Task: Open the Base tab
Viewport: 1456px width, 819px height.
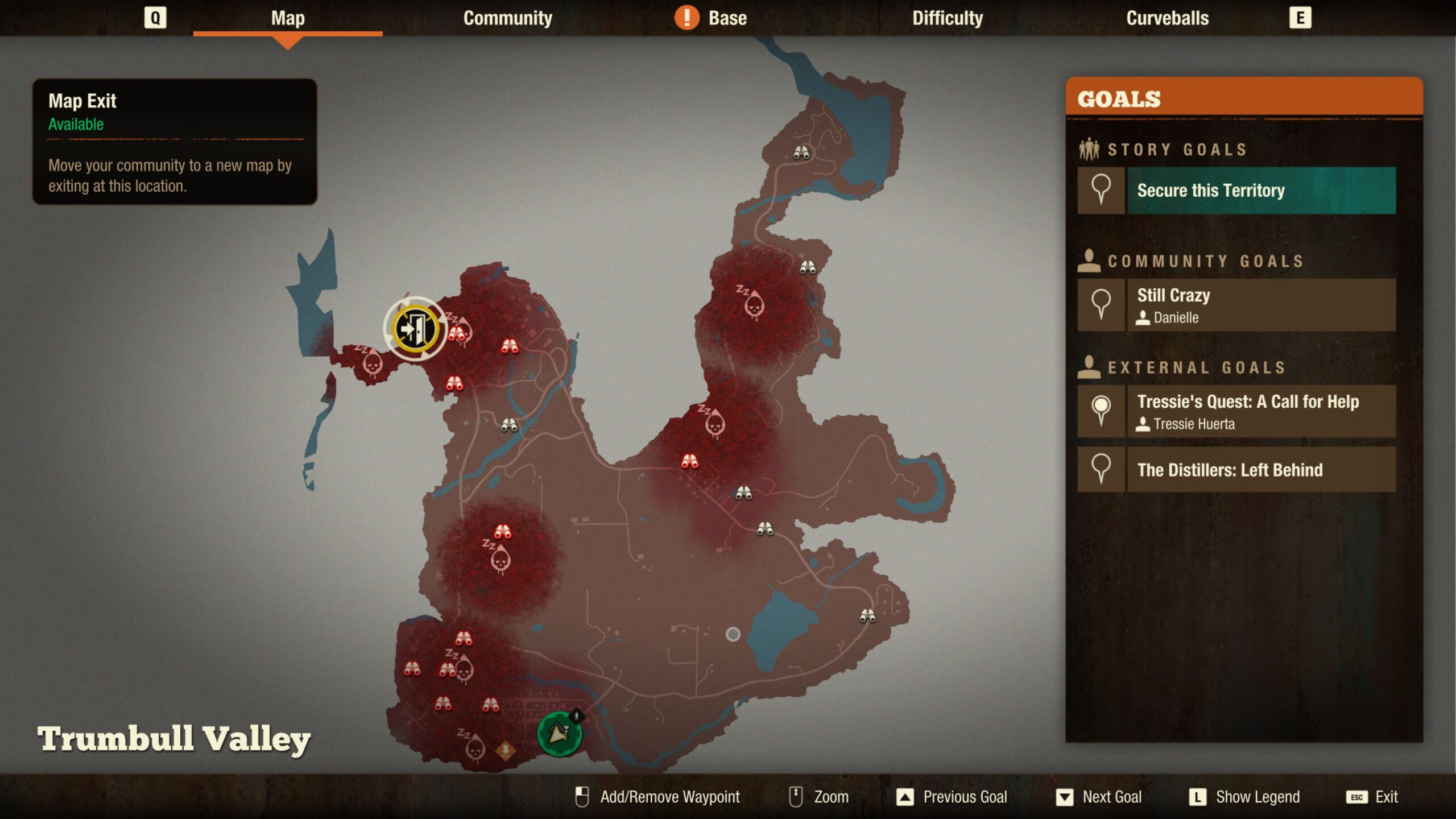Action: tap(726, 18)
